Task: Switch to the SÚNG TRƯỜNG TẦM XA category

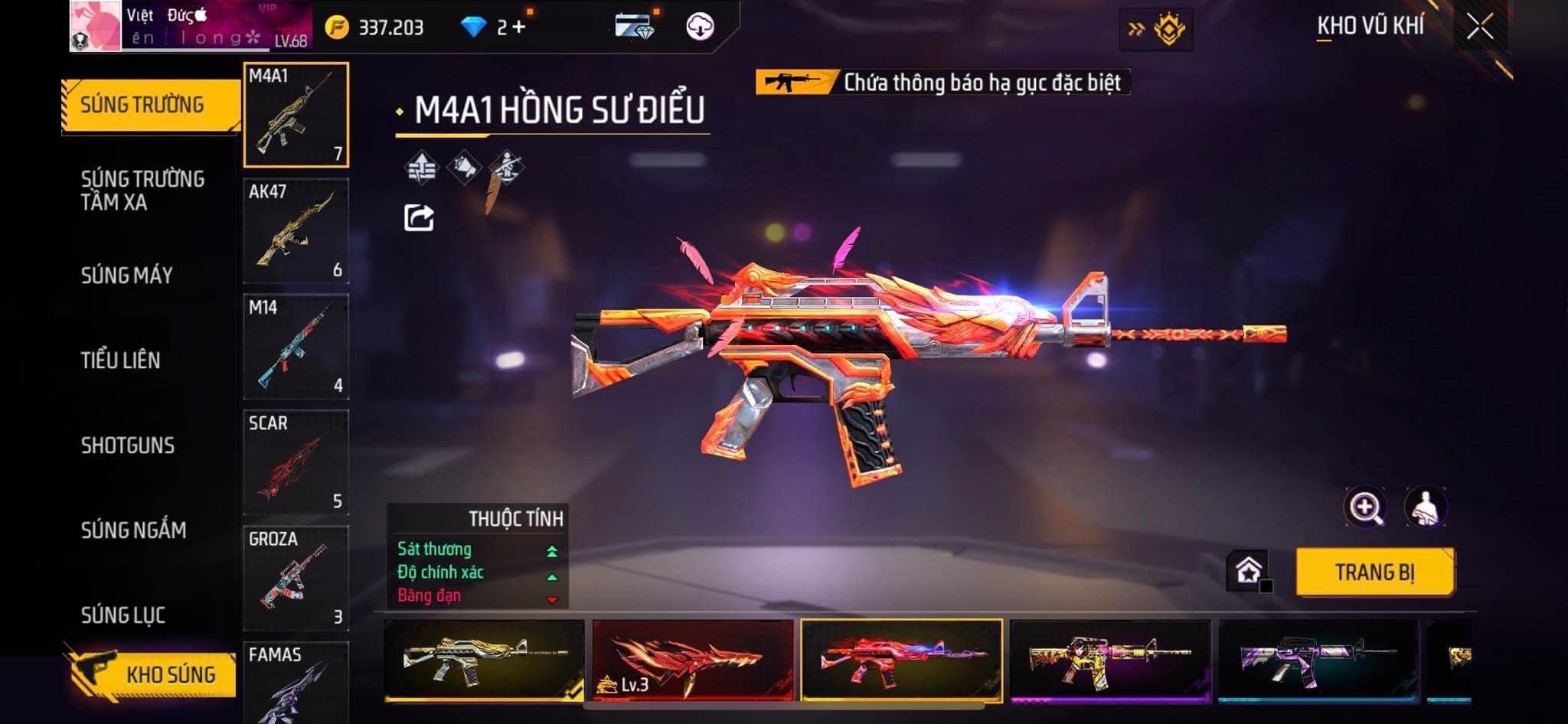Action: 143,191
